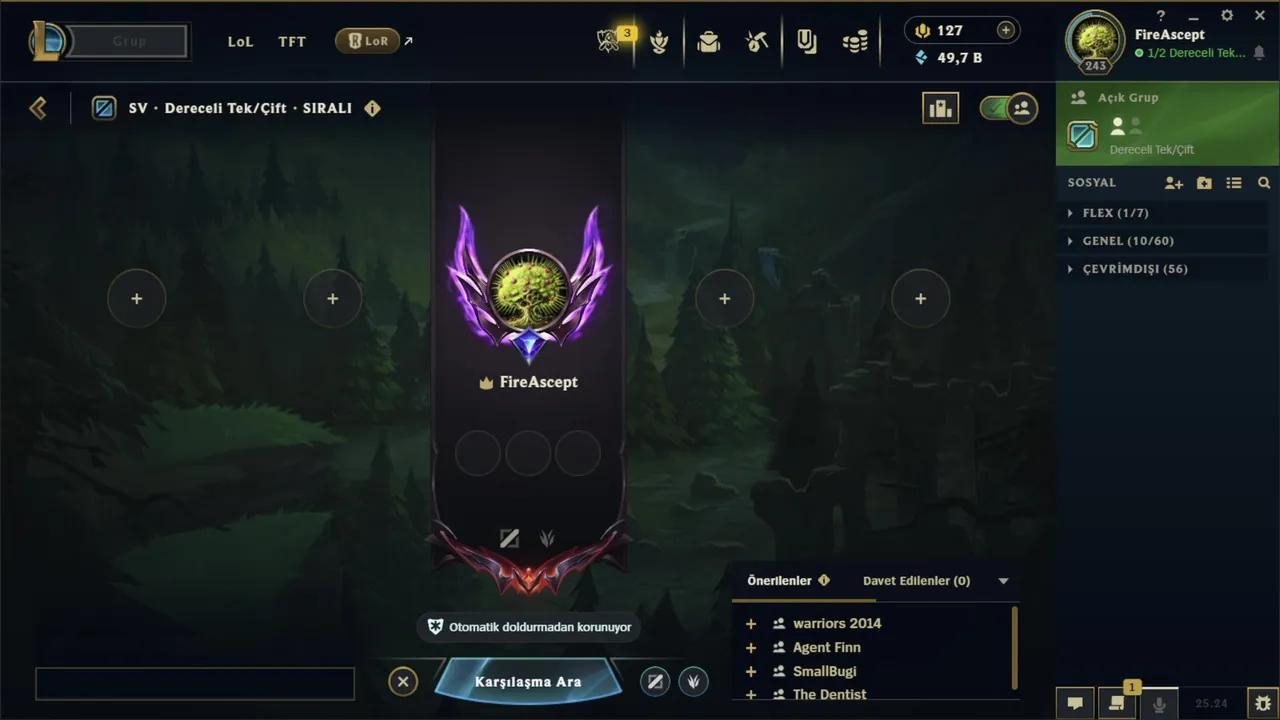Open the Davet Edilenler dropdown arrow
Image resolution: width=1280 pixels, height=720 pixels.
pyautogui.click(x=1002, y=580)
